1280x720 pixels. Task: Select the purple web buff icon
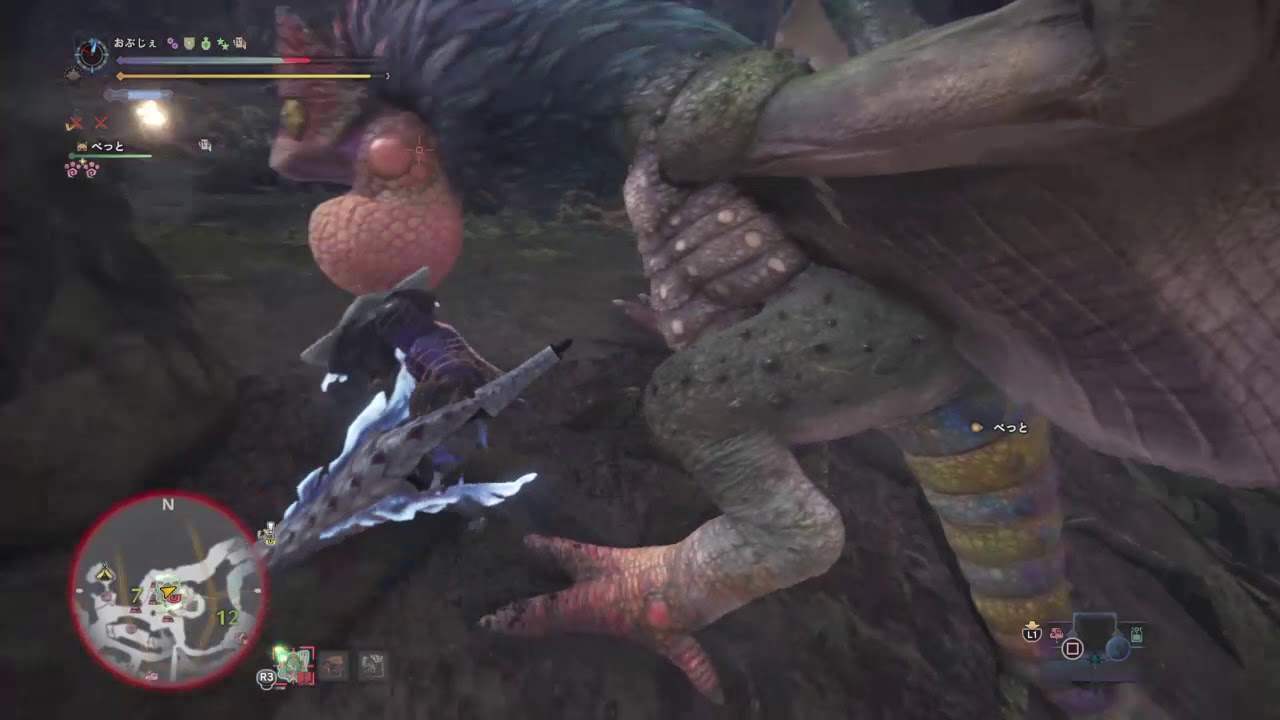(172, 43)
